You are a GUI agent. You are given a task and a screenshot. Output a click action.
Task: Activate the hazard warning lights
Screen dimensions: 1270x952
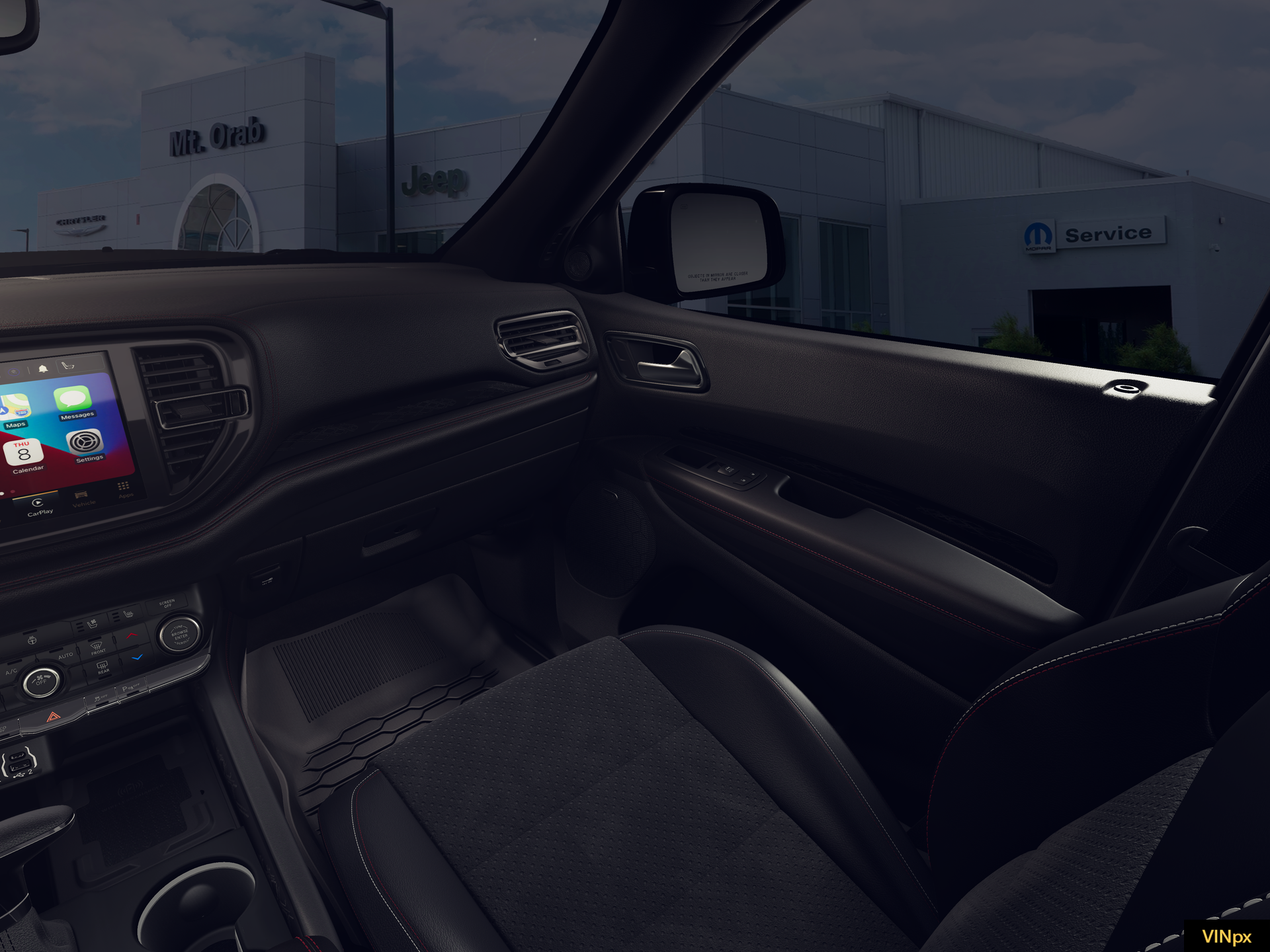click(53, 717)
